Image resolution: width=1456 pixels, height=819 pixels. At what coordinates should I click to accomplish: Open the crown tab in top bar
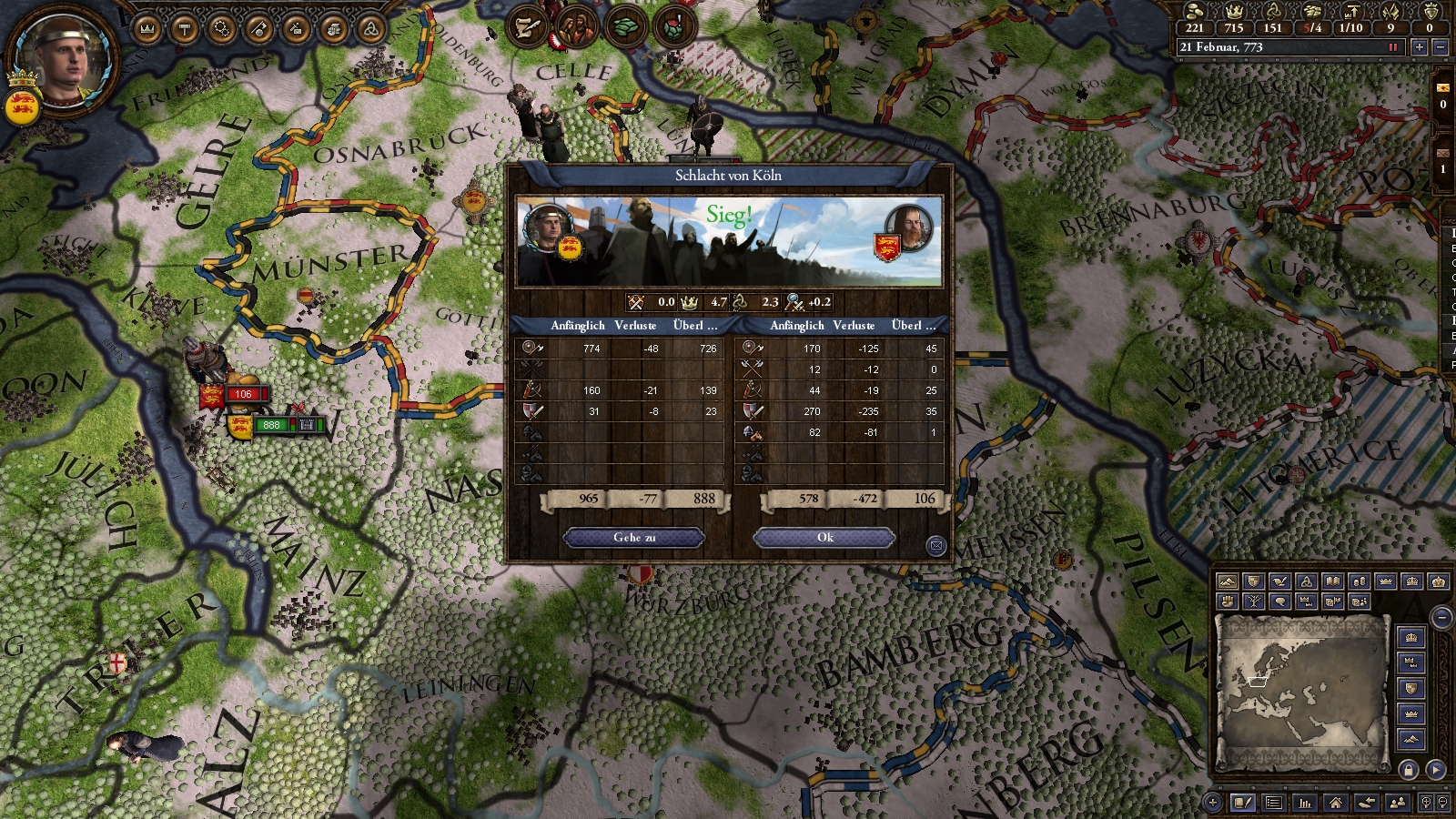(147, 29)
